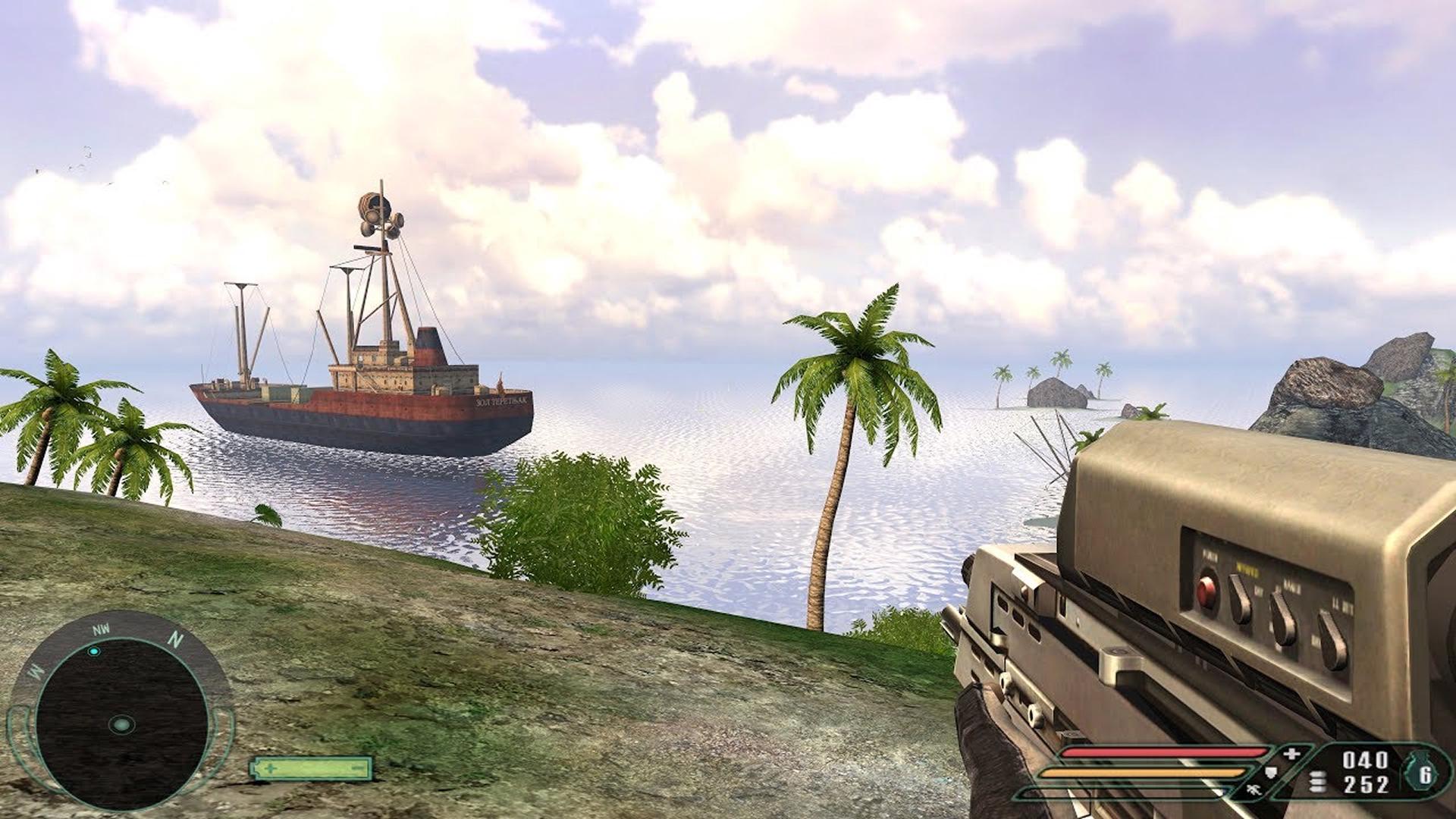
Task: Select the armor shield icon
Action: [x=1271, y=772]
